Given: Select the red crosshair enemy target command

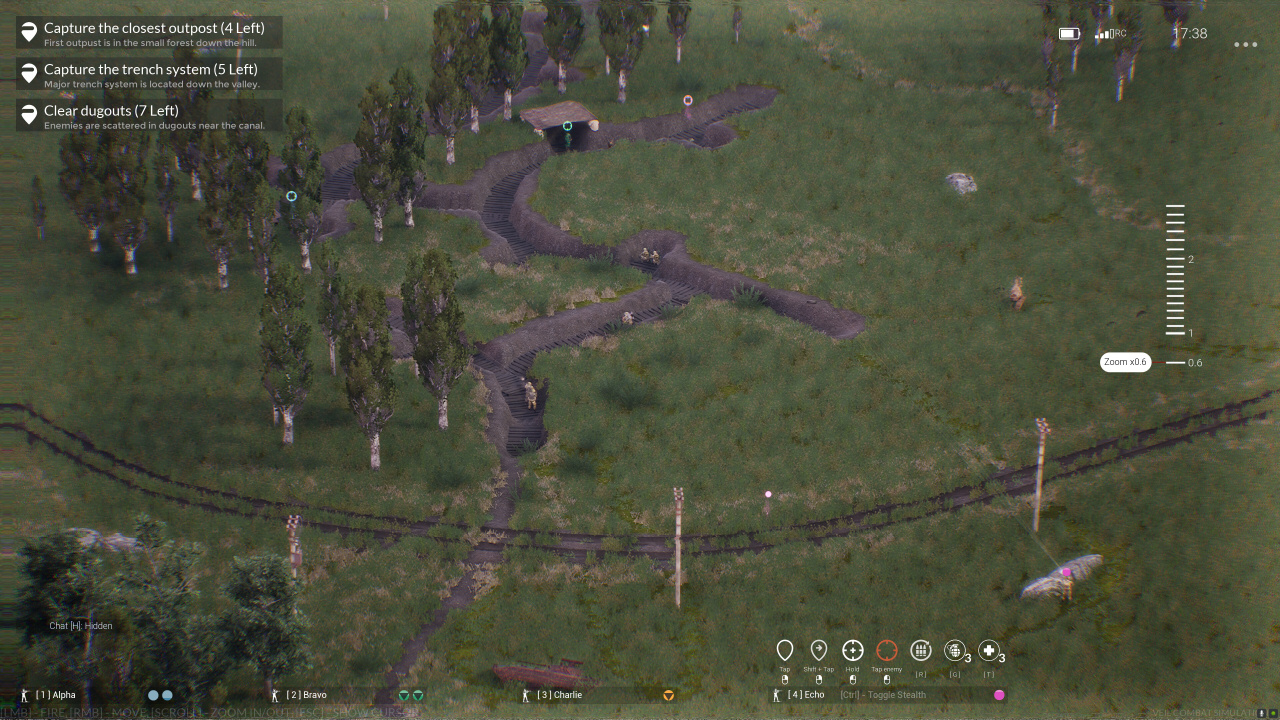Looking at the screenshot, I should pyautogui.click(x=887, y=651).
